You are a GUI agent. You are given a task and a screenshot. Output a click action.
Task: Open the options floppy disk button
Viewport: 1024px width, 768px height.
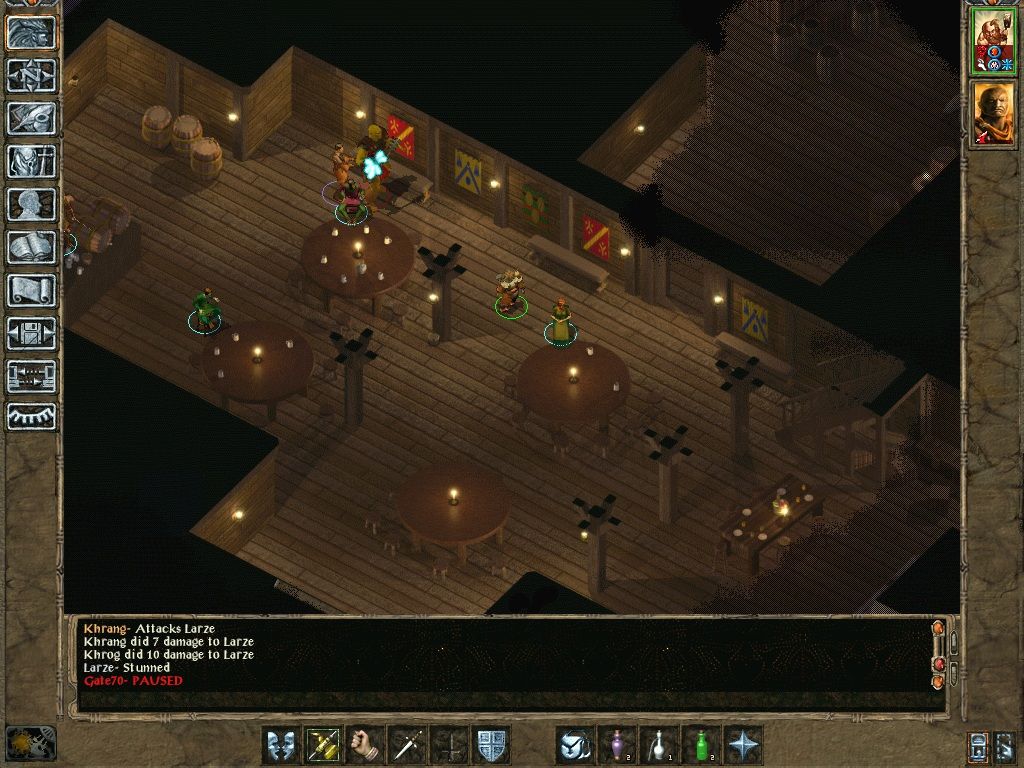[x=31, y=333]
